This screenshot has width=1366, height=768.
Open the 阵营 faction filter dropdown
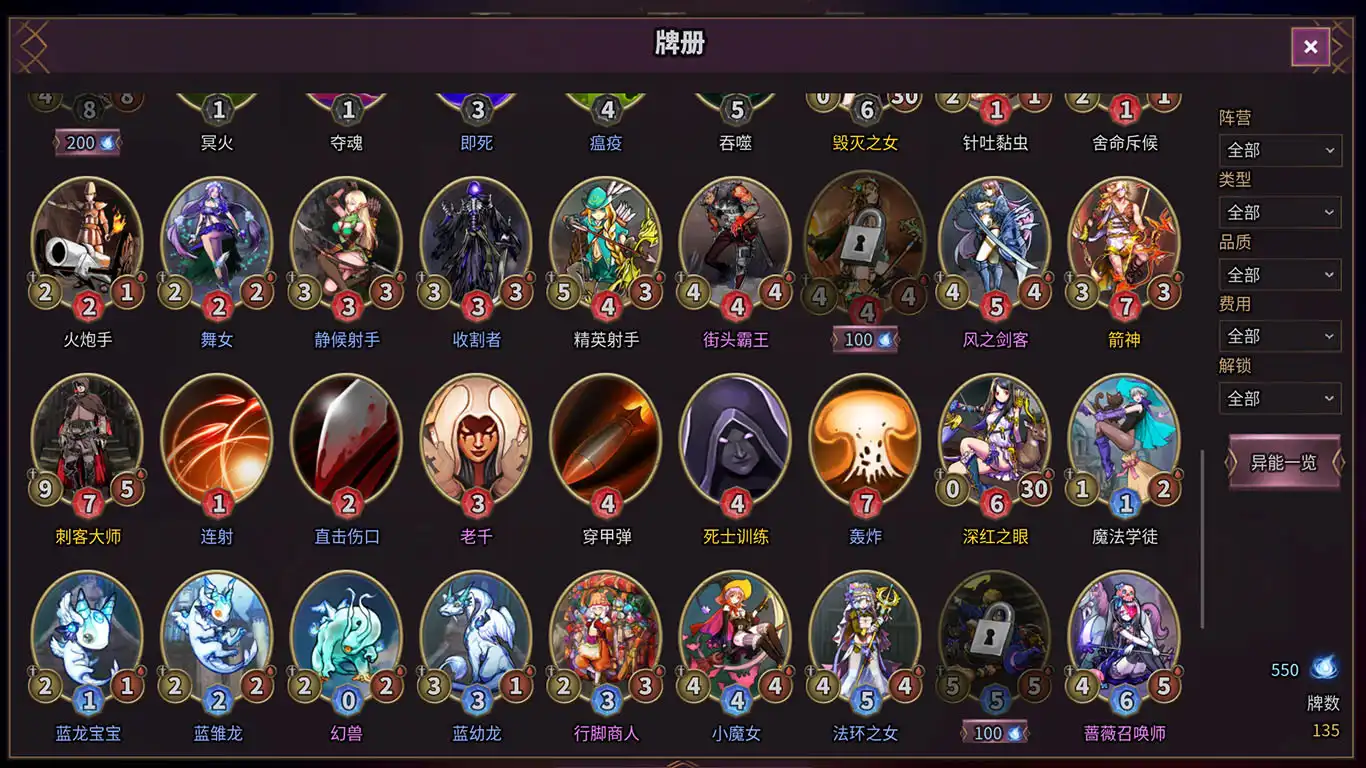coord(1280,150)
